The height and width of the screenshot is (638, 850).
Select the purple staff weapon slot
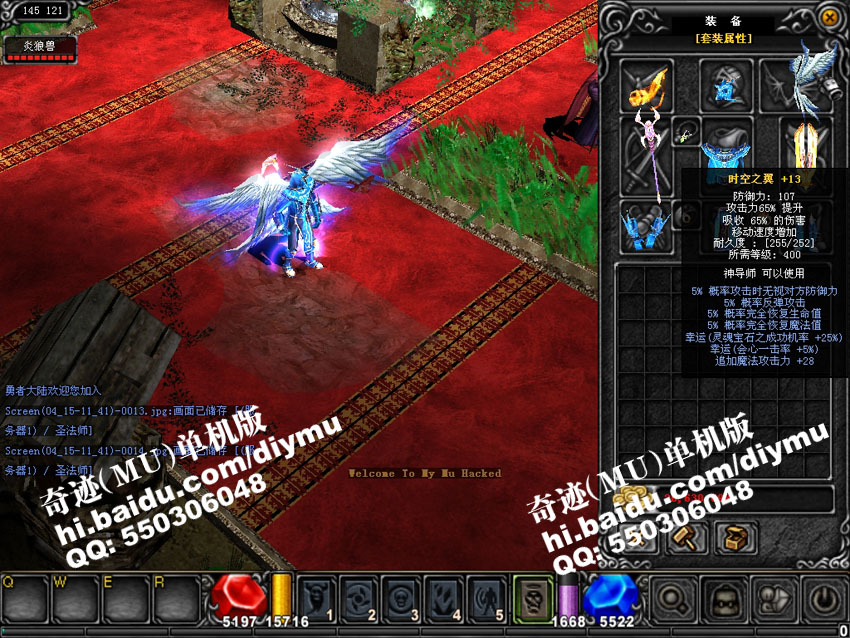pyautogui.click(x=646, y=155)
